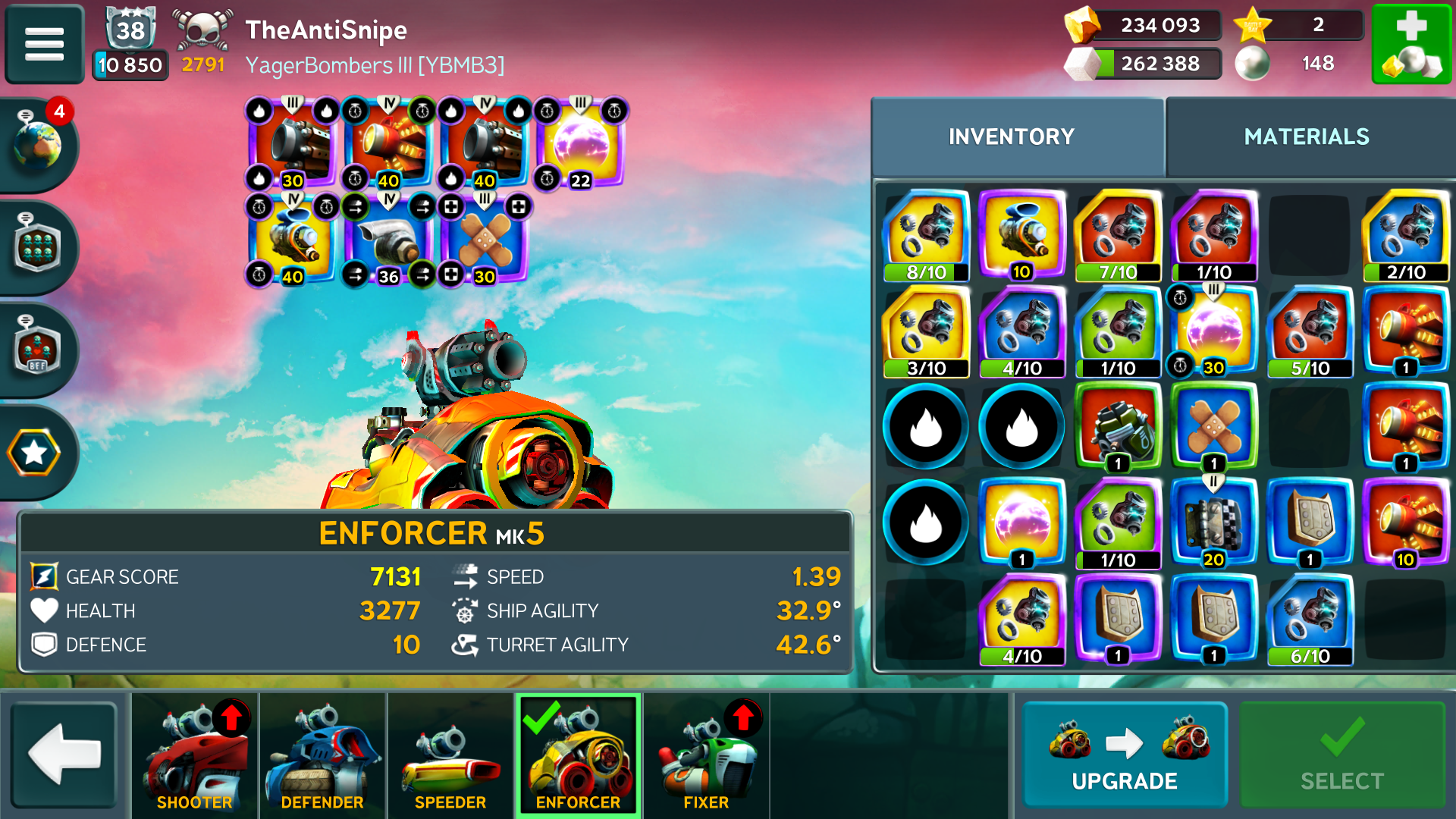This screenshot has width=1456, height=819.
Task: Select the equipped purple orb level 22
Action: [x=580, y=144]
